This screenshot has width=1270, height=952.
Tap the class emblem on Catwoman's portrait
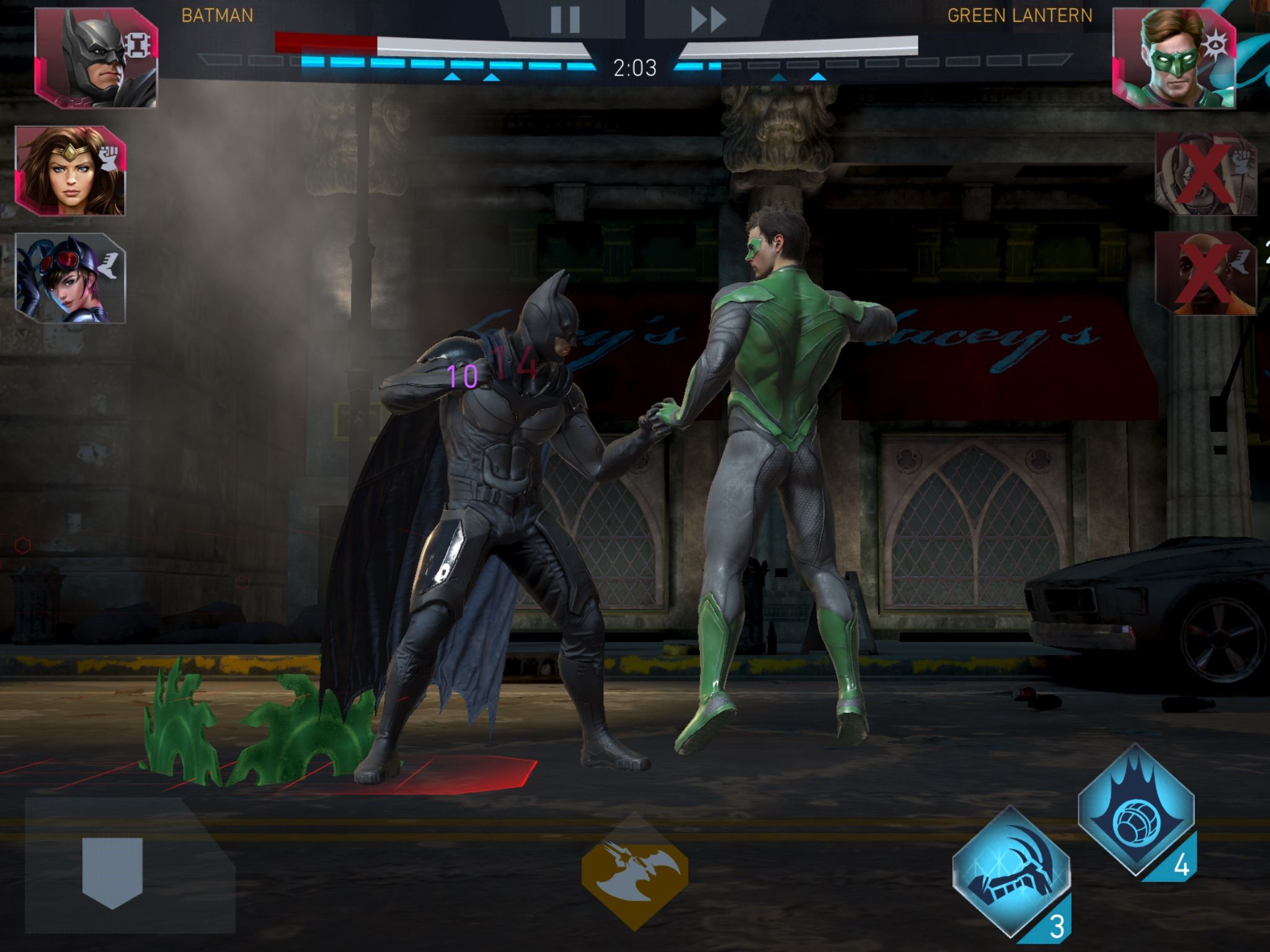[x=109, y=265]
